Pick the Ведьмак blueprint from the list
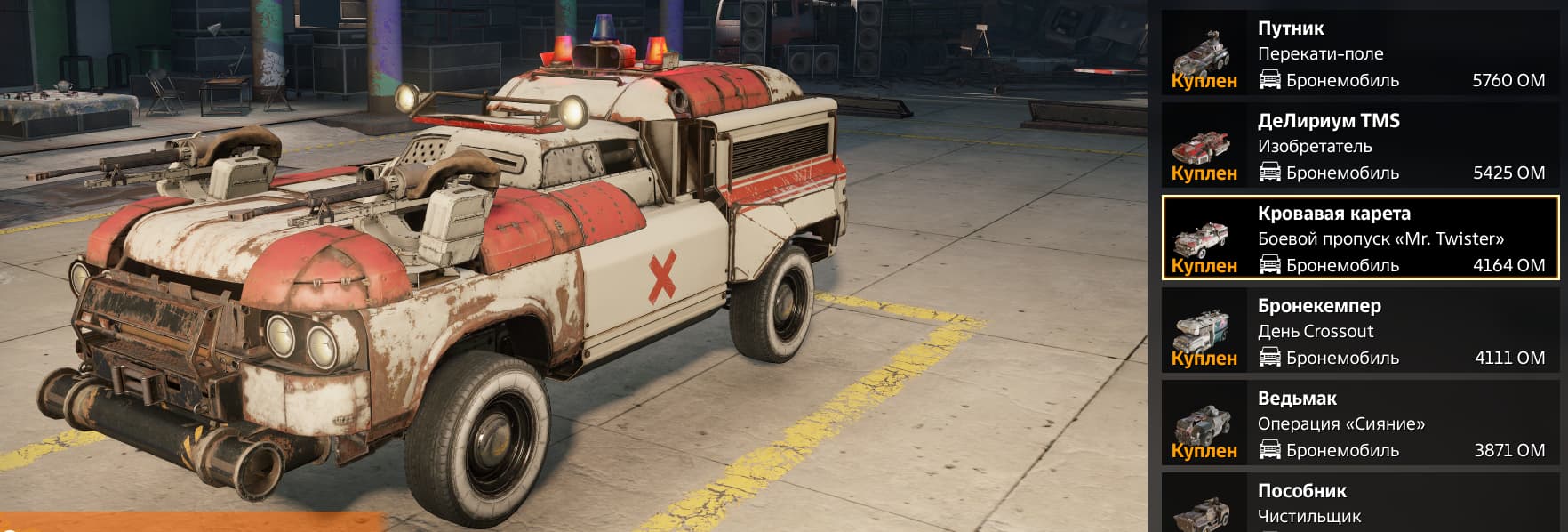Viewport: 1568px width, 532px height. pyautogui.click(x=1360, y=423)
